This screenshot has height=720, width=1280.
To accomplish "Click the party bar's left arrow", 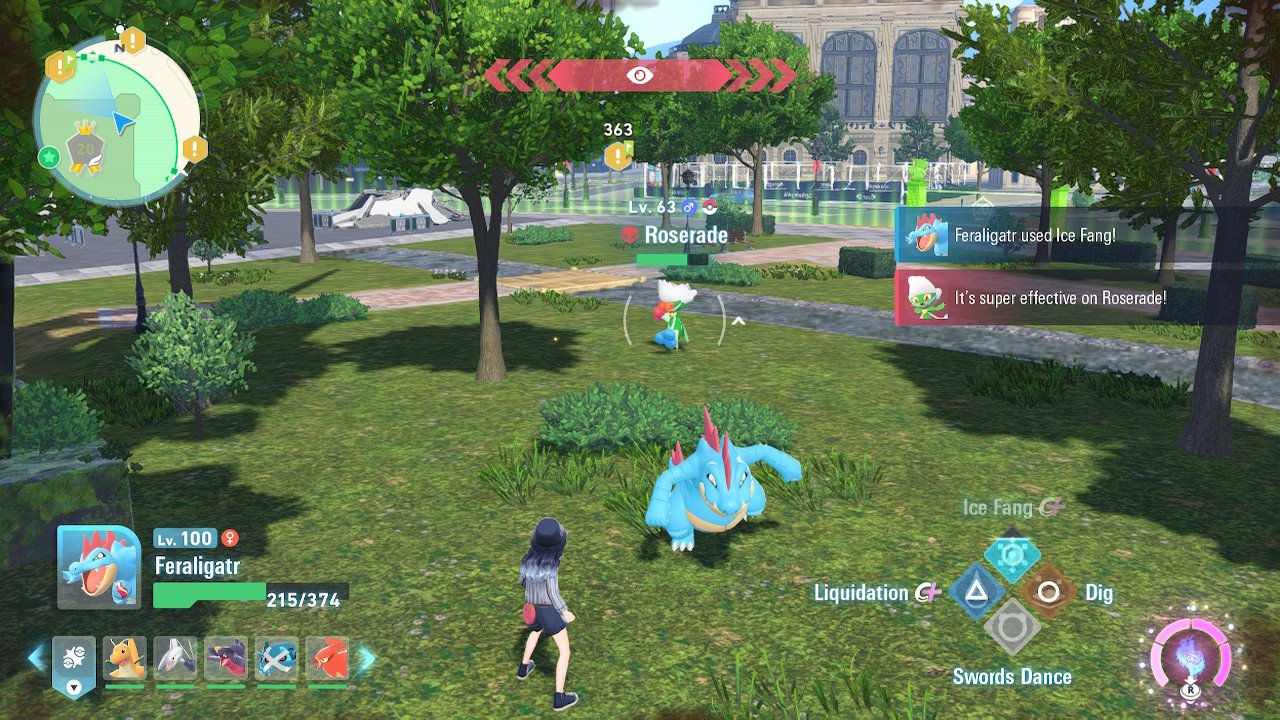I will click(x=36, y=657).
